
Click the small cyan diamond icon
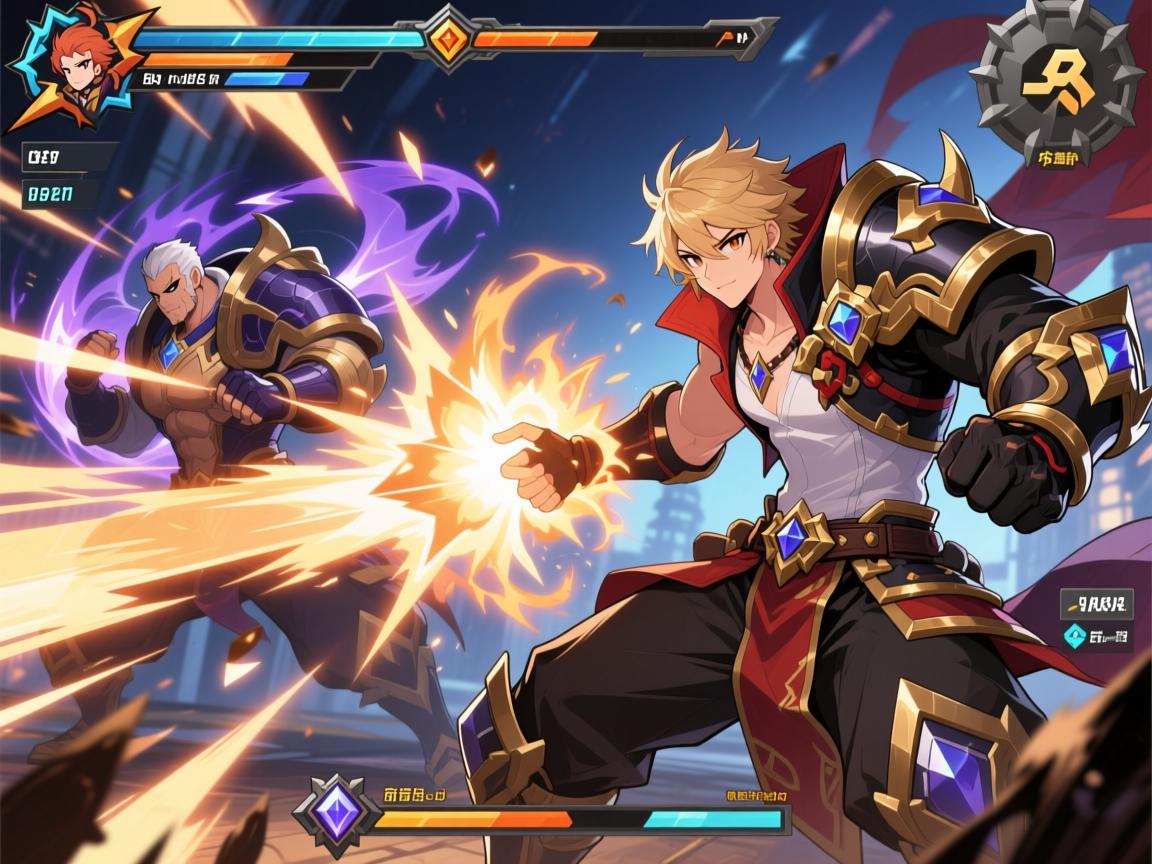point(1076,632)
